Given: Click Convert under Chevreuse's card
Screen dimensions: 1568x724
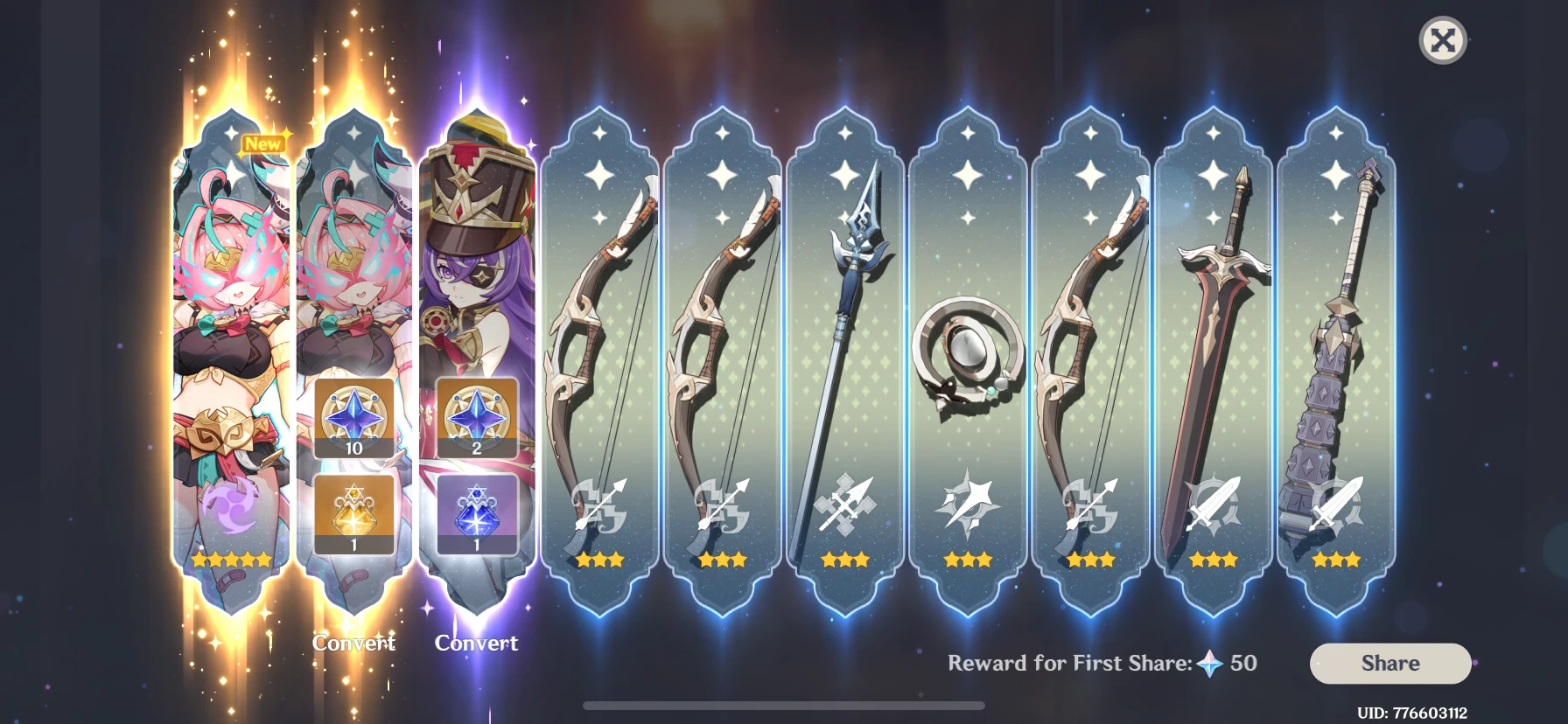Looking at the screenshot, I should pyautogui.click(x=477, y=644).
